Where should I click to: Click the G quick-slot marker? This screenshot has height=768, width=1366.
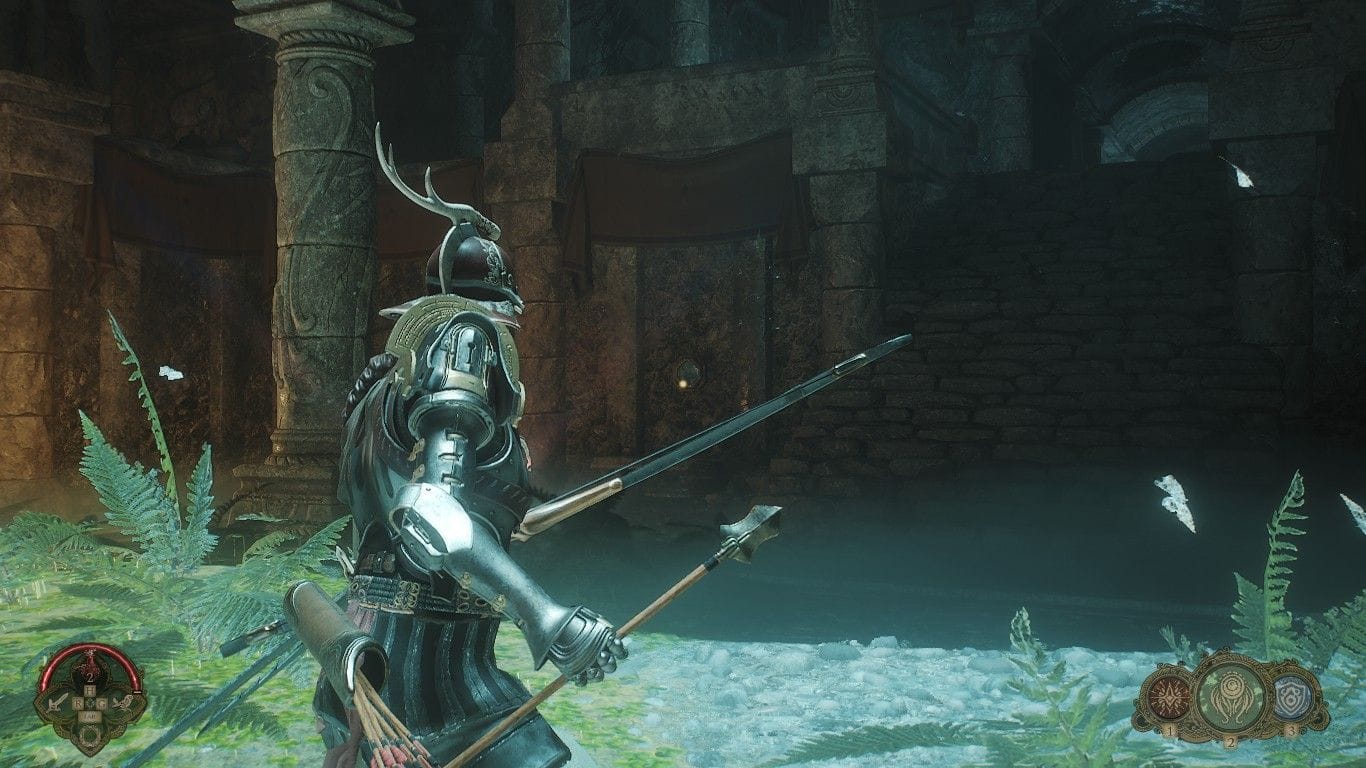(102, 704)
